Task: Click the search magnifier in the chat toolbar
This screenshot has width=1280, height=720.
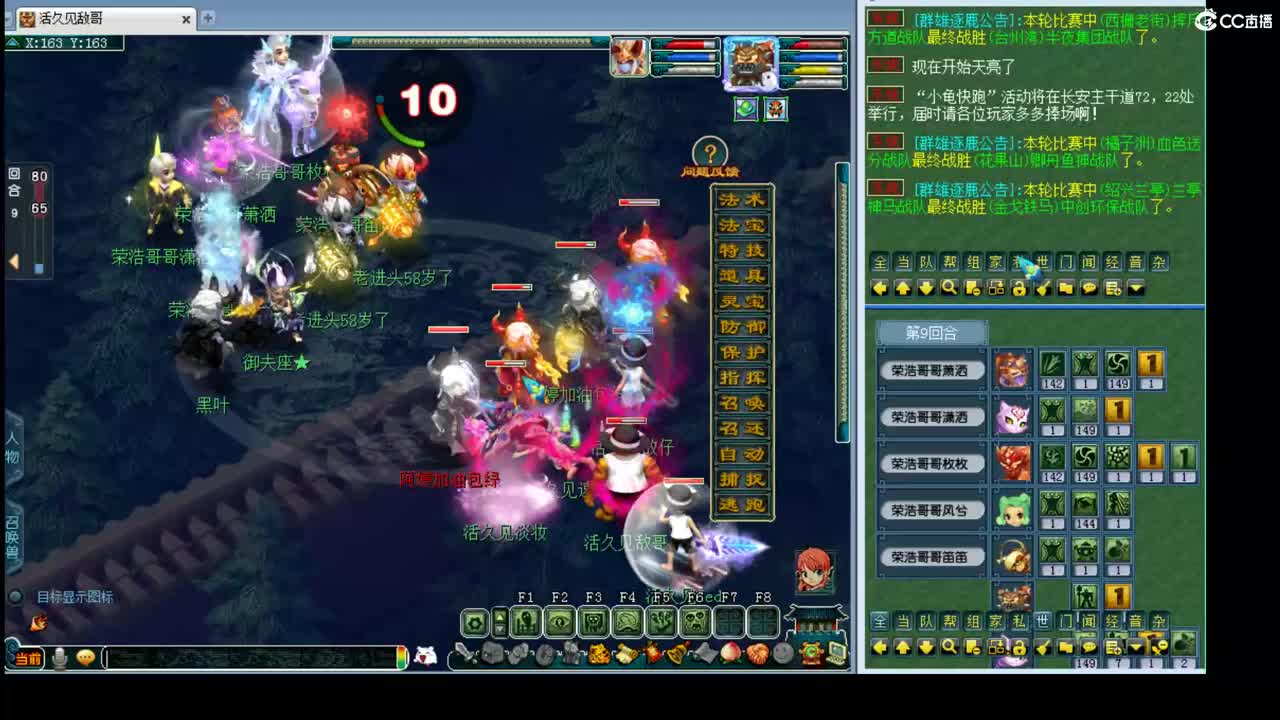Action: [949, 287]
